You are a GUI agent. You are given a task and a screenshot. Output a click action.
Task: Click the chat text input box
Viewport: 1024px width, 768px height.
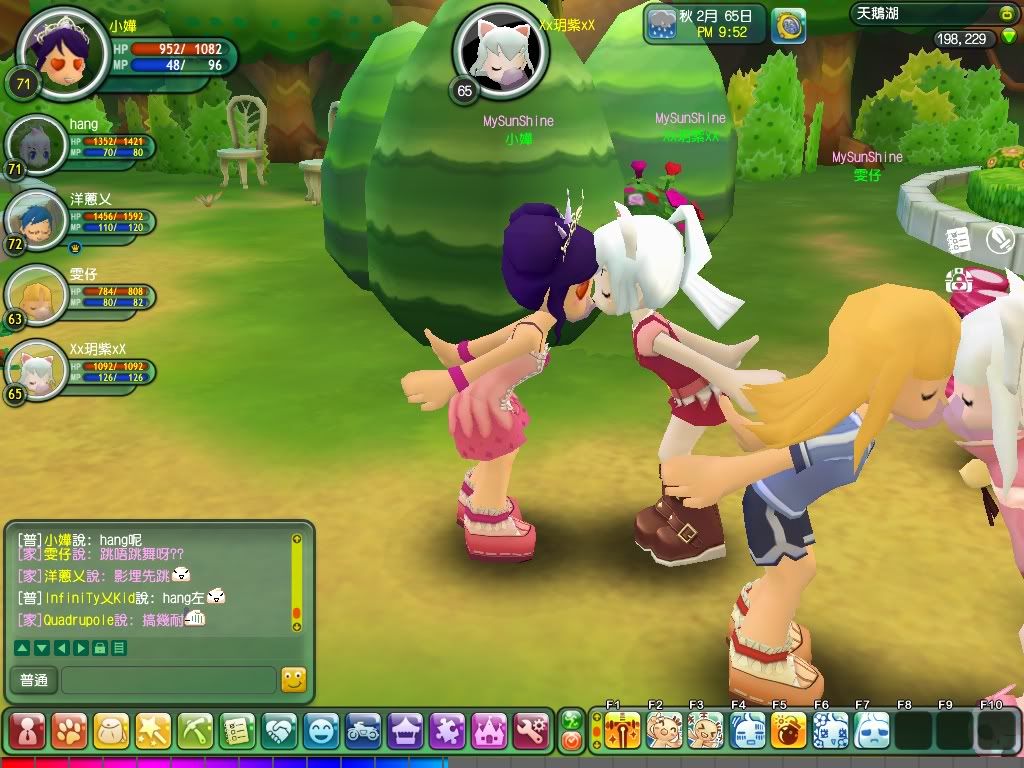click(x=168, y=681)
